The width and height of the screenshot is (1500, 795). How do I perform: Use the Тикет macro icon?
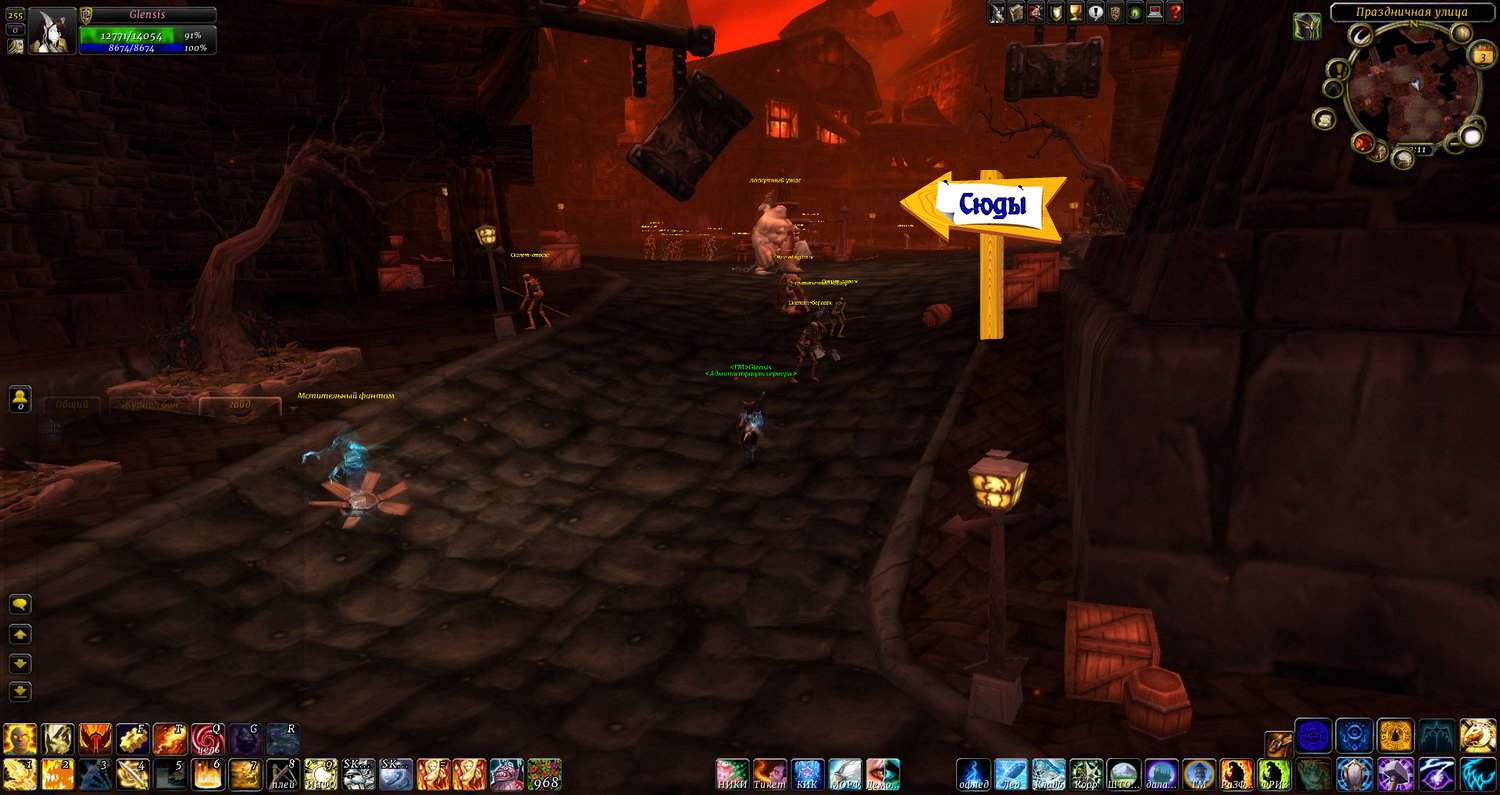pos(769,774)
